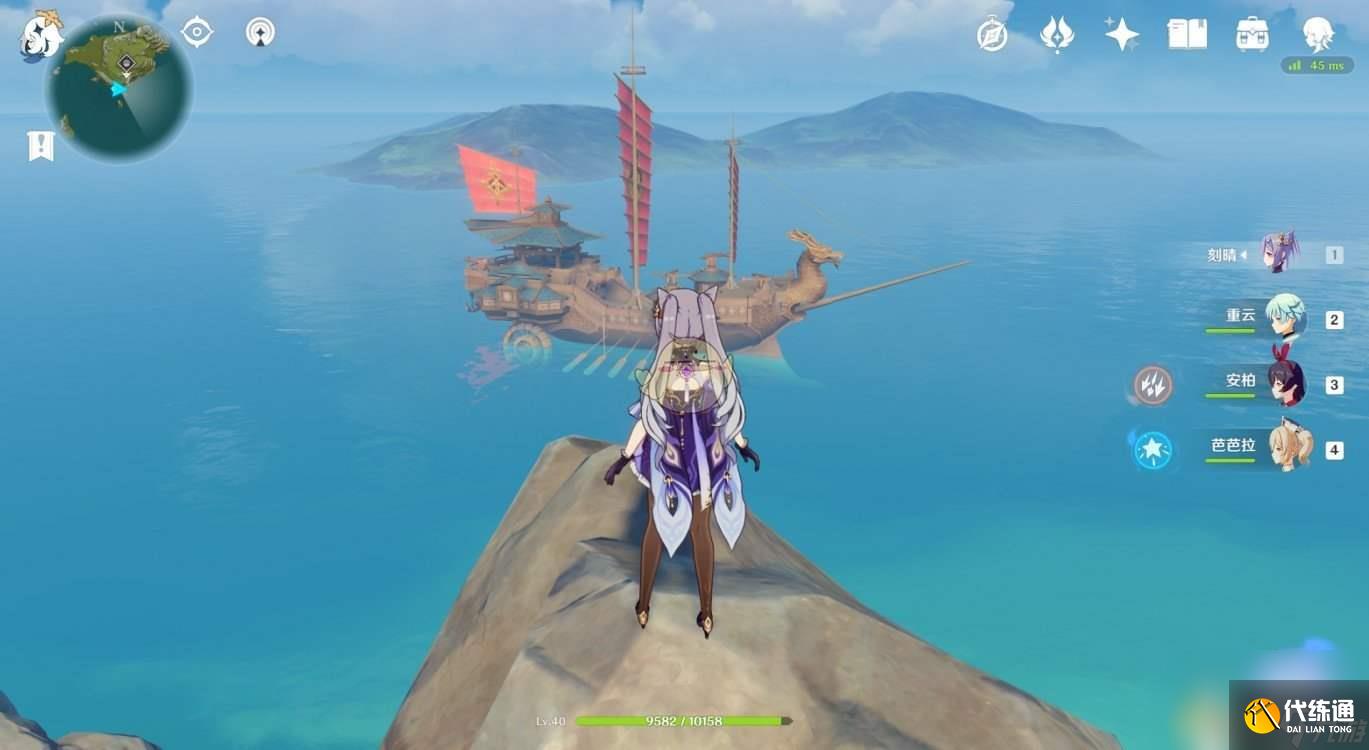Image resolution: width=1369 pixels, height=750 pixels.
Task: Open the adventurer handbook book icon
Action: pyautogui.click(x=1186, y=34)
